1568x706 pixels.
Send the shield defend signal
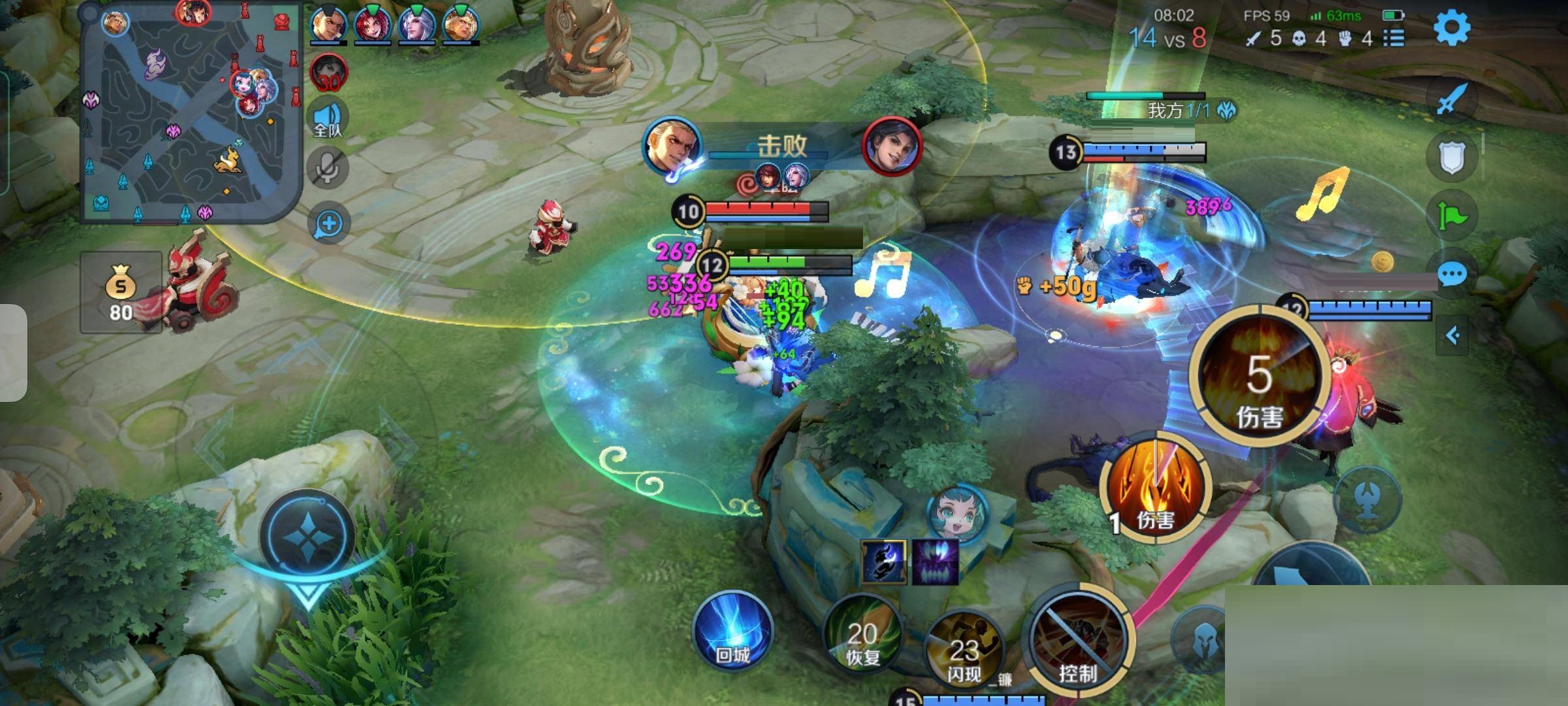click(x=1451, y=157)
